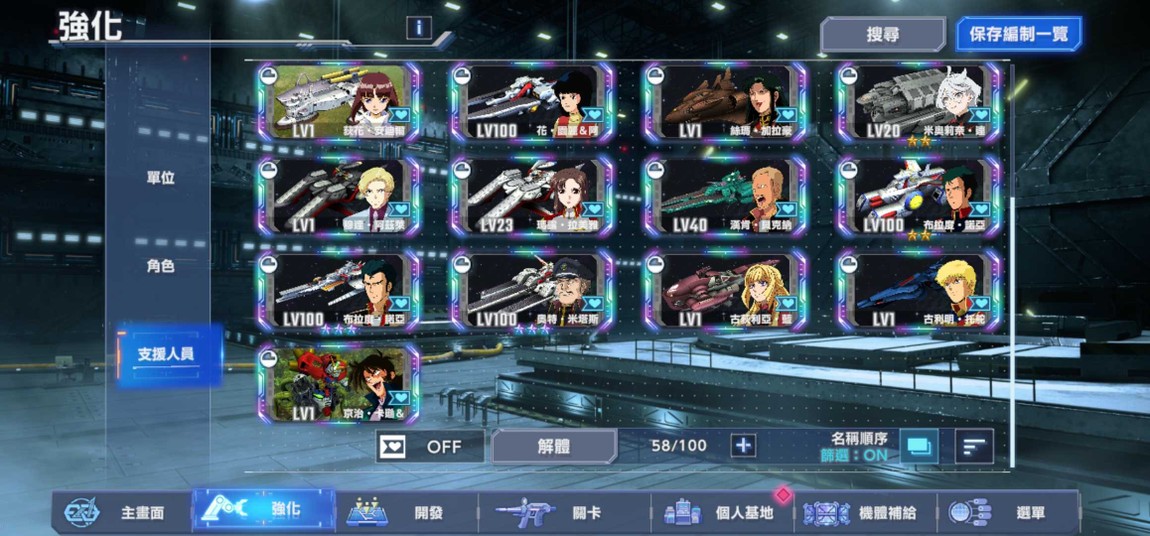The height and width of the screenshot is (536, 1150).
Task: Select the 支援人員 support crew tab
Action: 167,354
